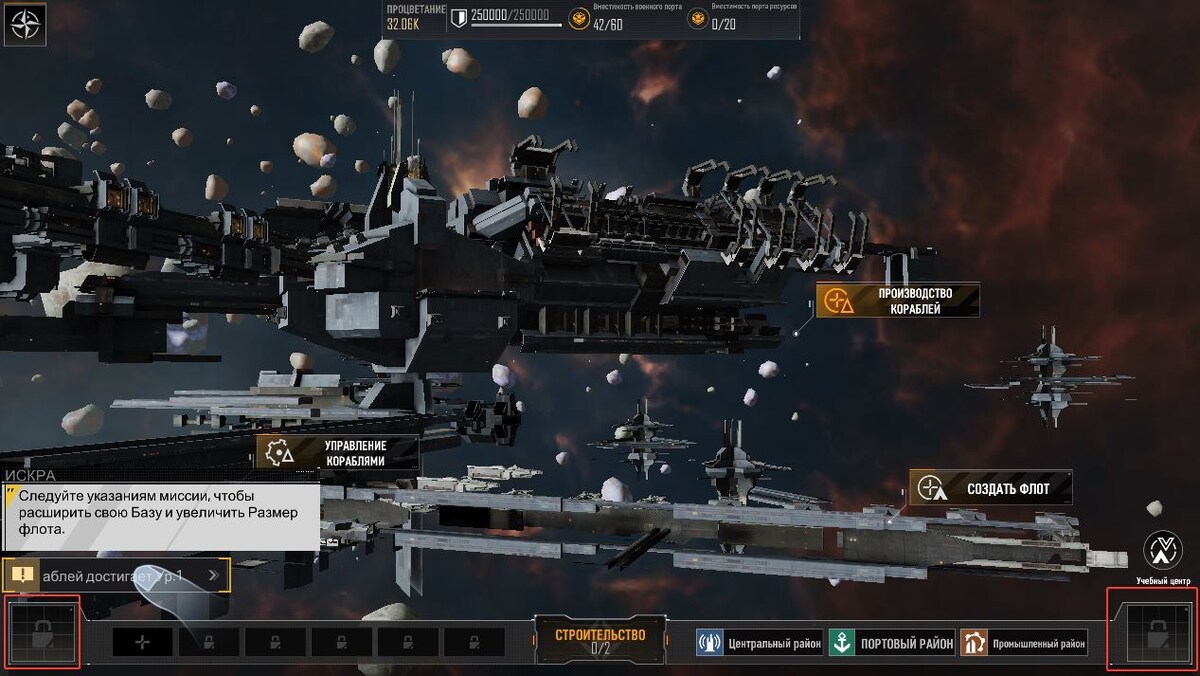Click the resource port capacity emblem icon
The height and width of the screenshot is (676, 1200).
click(698, 18)
